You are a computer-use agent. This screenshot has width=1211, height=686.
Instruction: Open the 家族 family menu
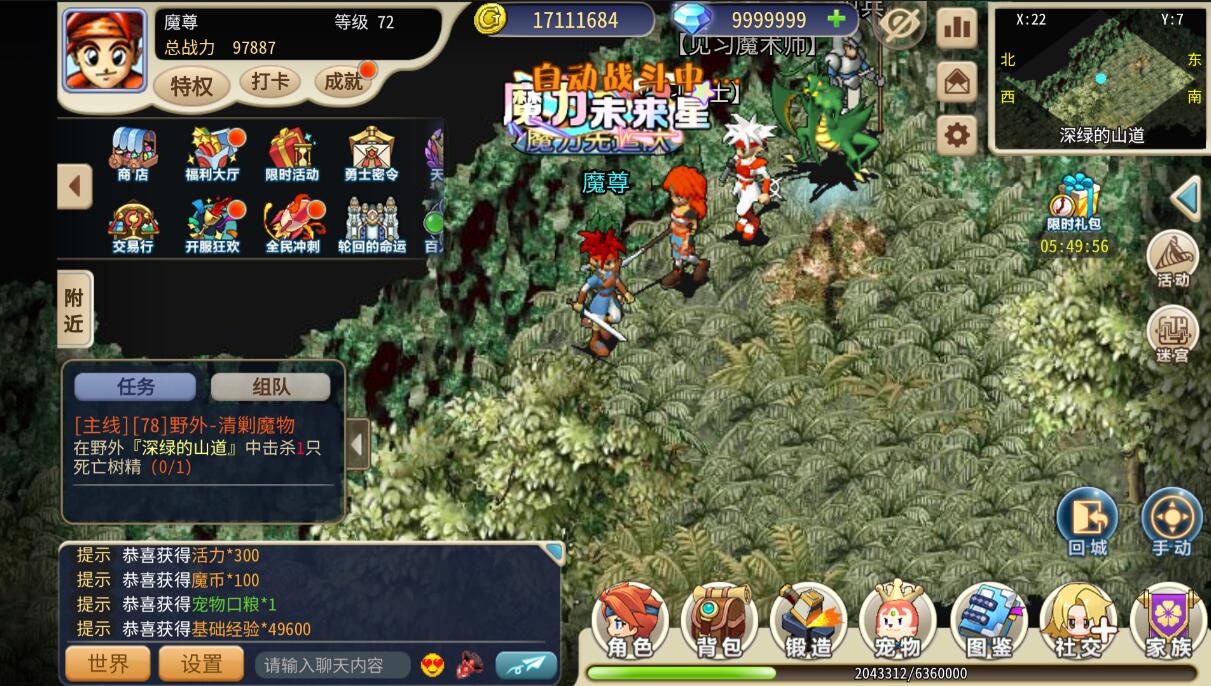(1168, 620)
